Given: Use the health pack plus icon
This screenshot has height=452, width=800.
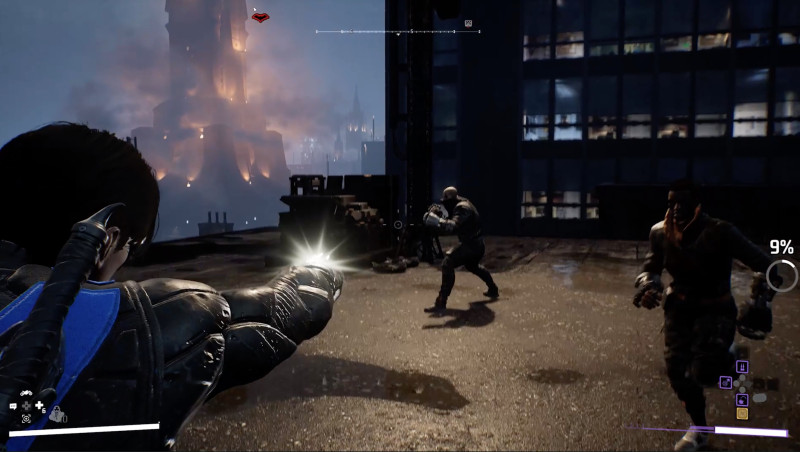Looking at the screenshot, I should tap(39, 406).
